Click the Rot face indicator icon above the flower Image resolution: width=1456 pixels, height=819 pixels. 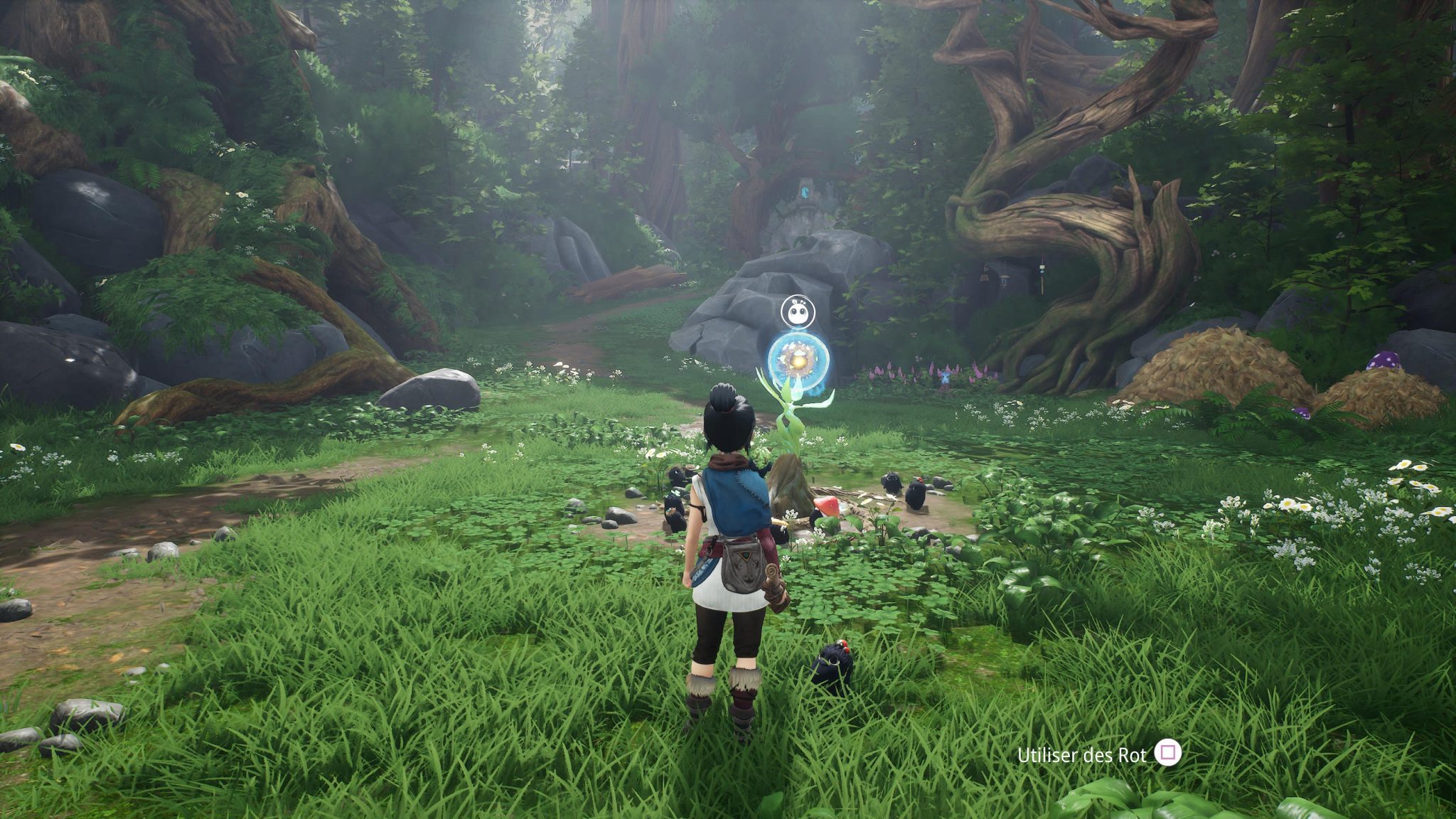click(x=797, y=312)
